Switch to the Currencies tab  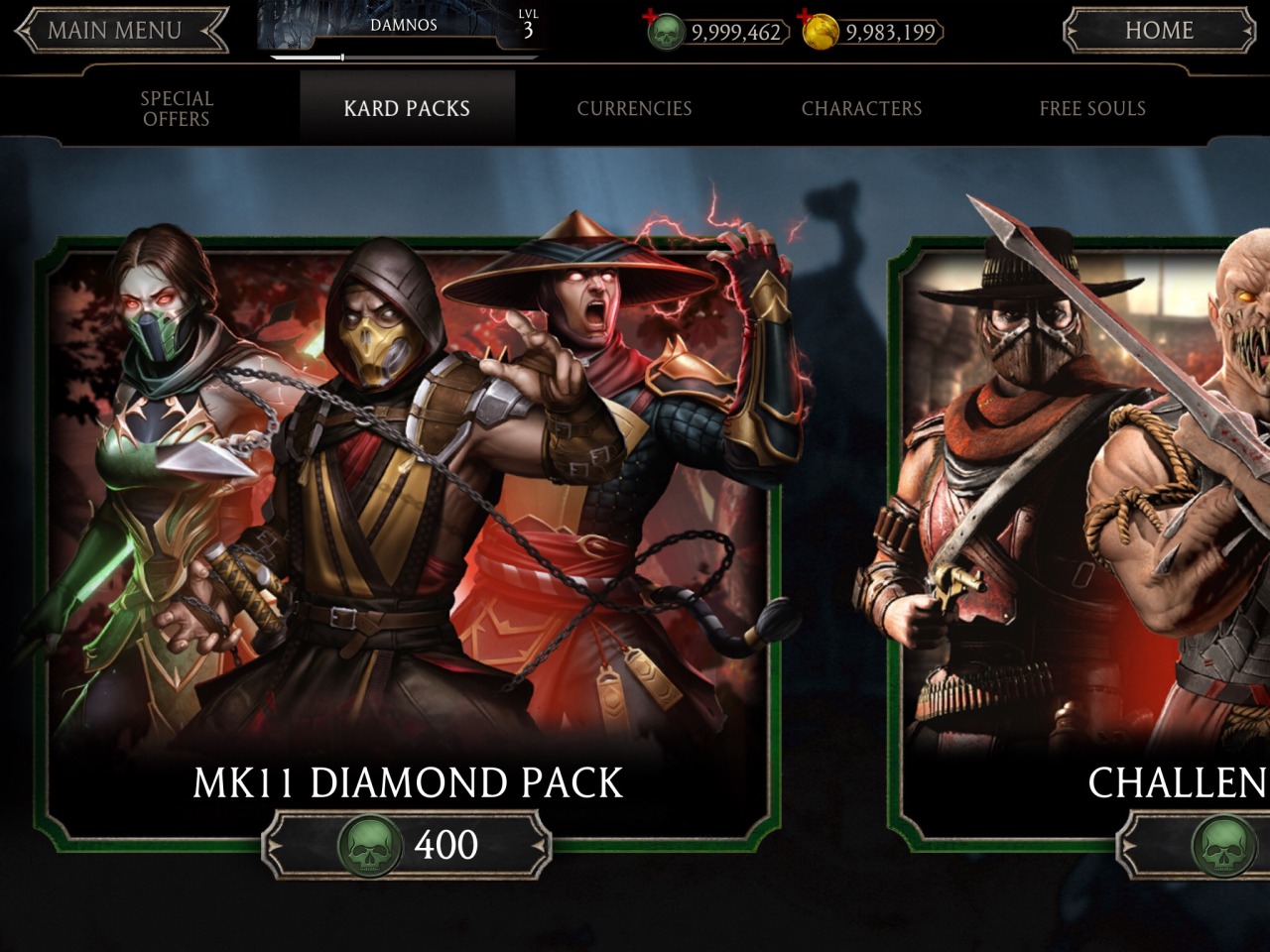point(634,108)
